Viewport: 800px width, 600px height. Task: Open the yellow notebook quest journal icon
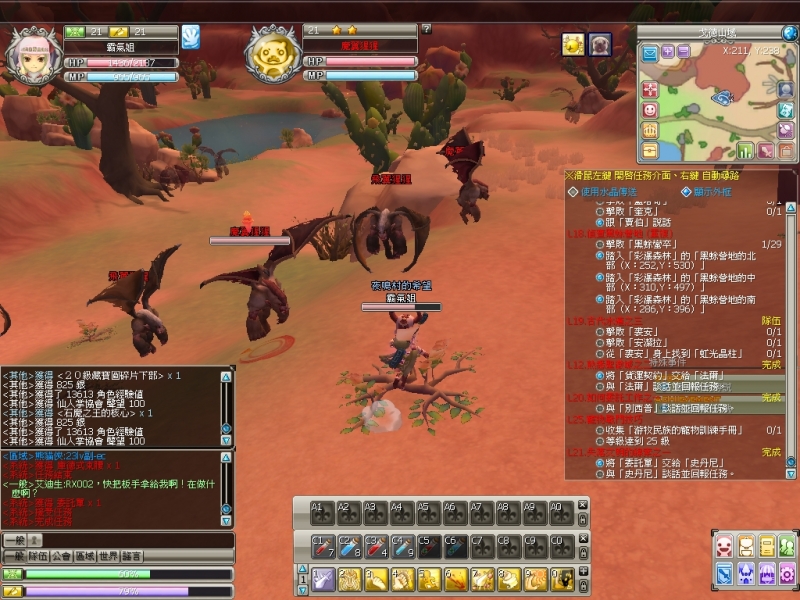pyautogui.click(x=767, y=545)
